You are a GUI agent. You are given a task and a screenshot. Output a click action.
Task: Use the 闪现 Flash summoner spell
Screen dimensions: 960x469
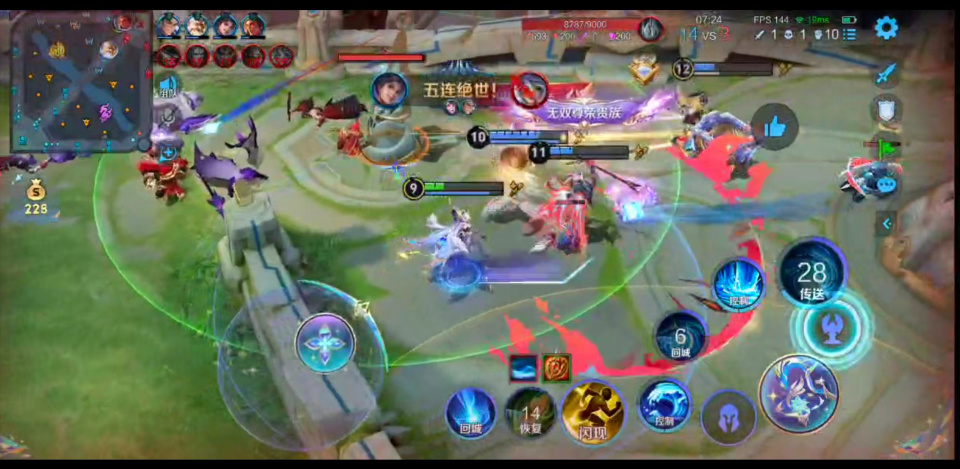pos(592,413)
